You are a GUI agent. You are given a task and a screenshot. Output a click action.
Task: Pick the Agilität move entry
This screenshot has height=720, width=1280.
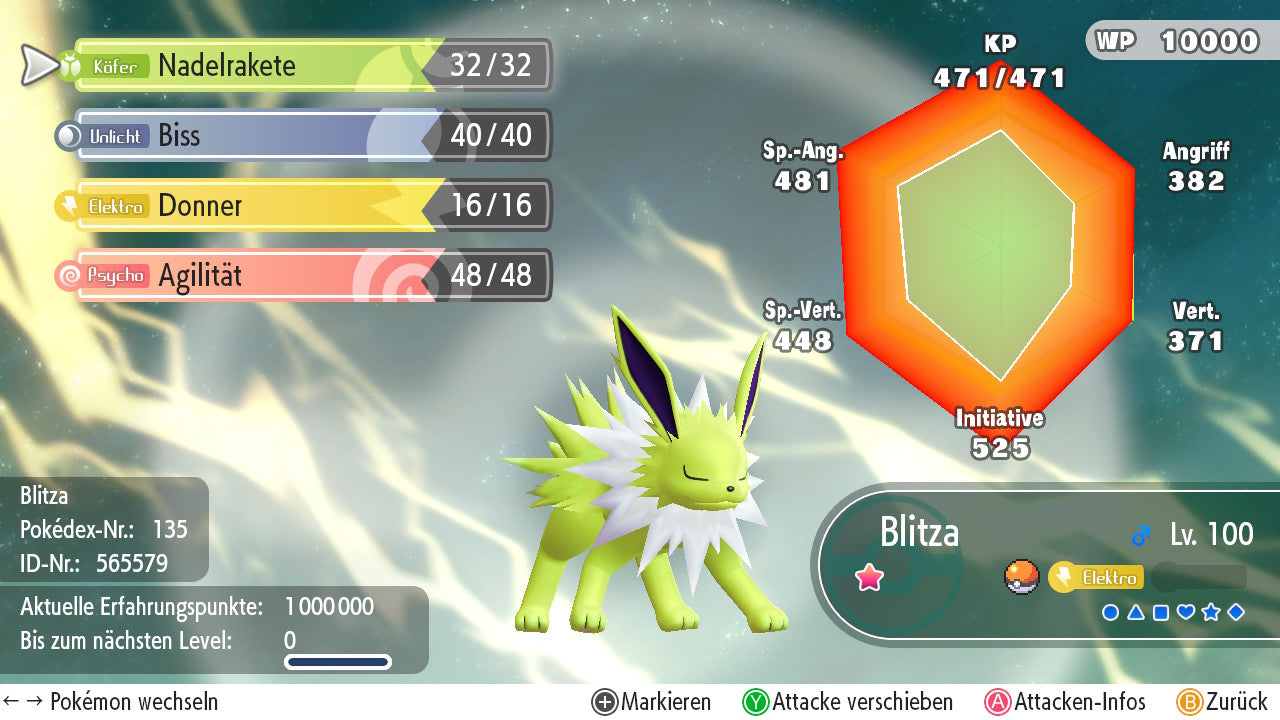(x=300, y=276)
